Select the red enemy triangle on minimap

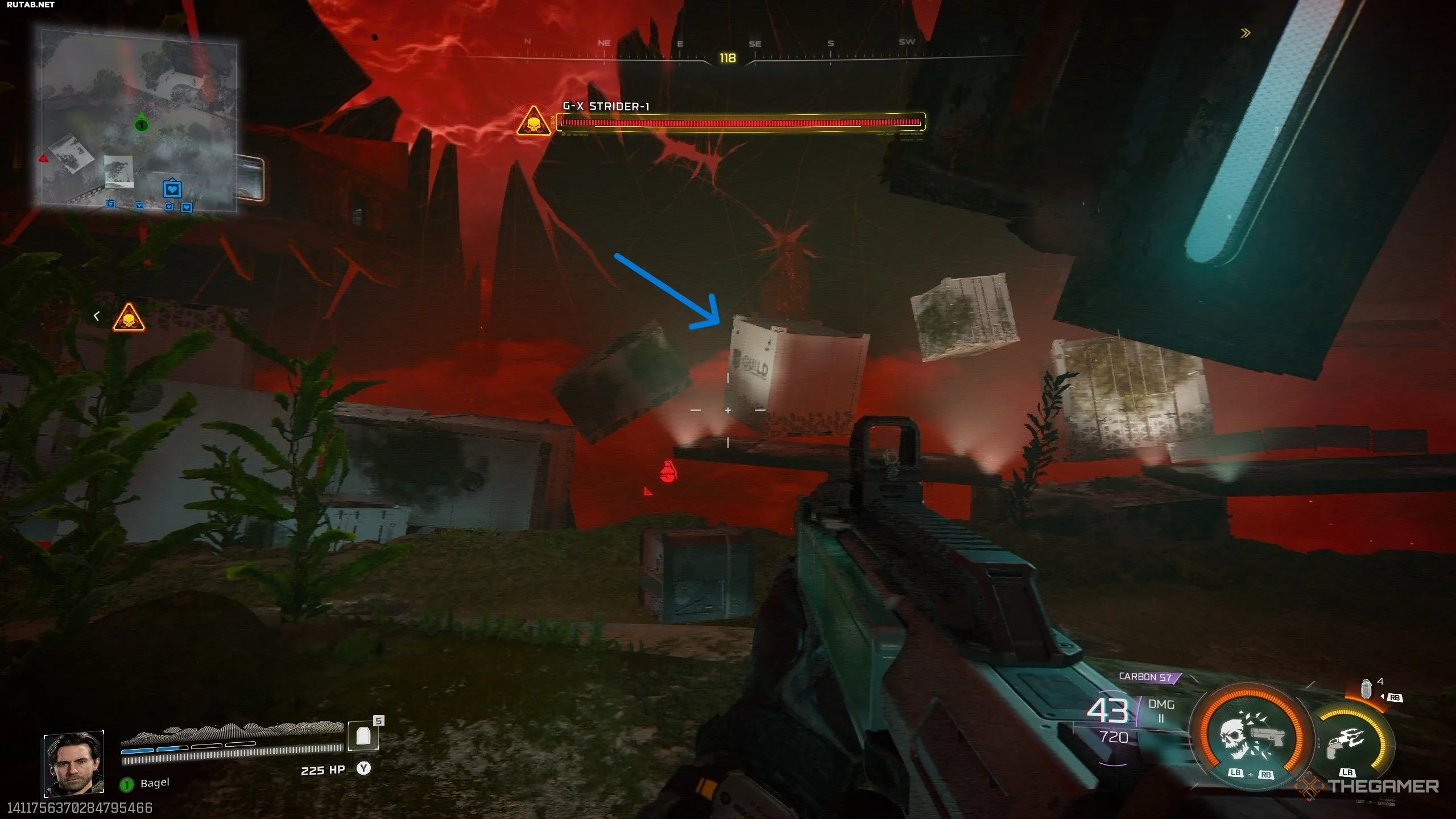coord(43,158)
